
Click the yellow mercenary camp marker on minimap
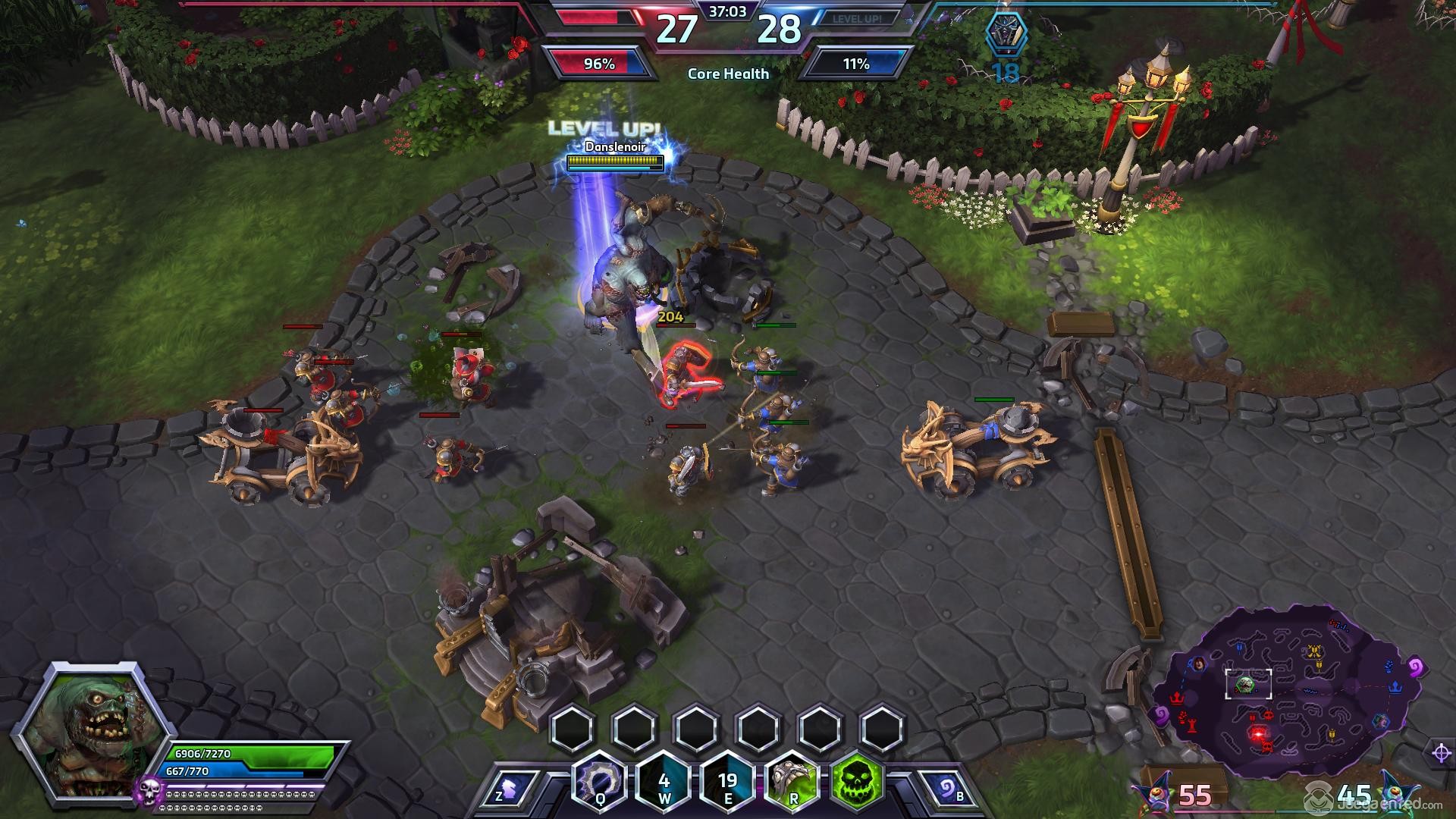point(1315,652)
